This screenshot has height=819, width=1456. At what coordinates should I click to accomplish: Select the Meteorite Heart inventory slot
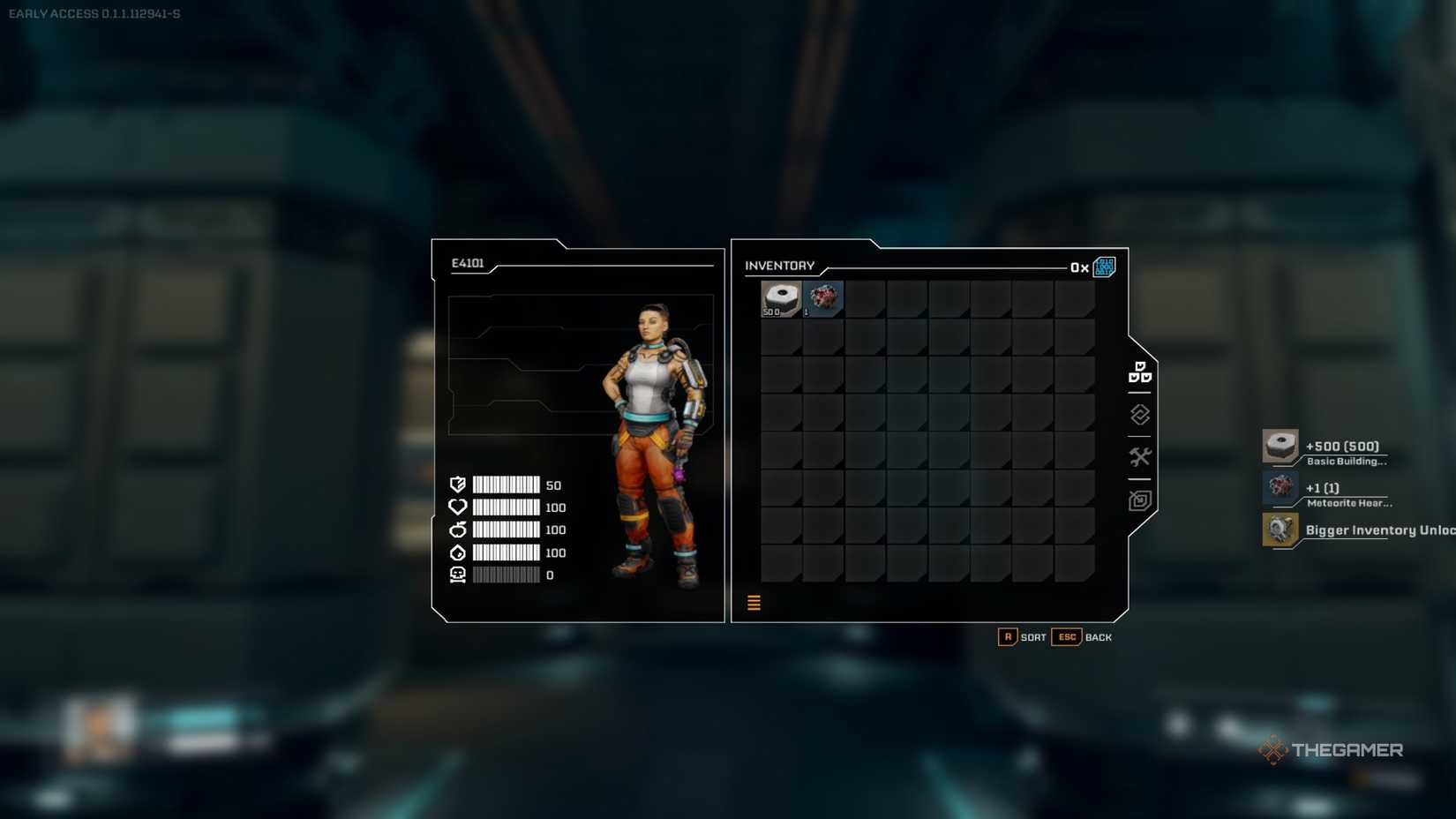(823, 297)
